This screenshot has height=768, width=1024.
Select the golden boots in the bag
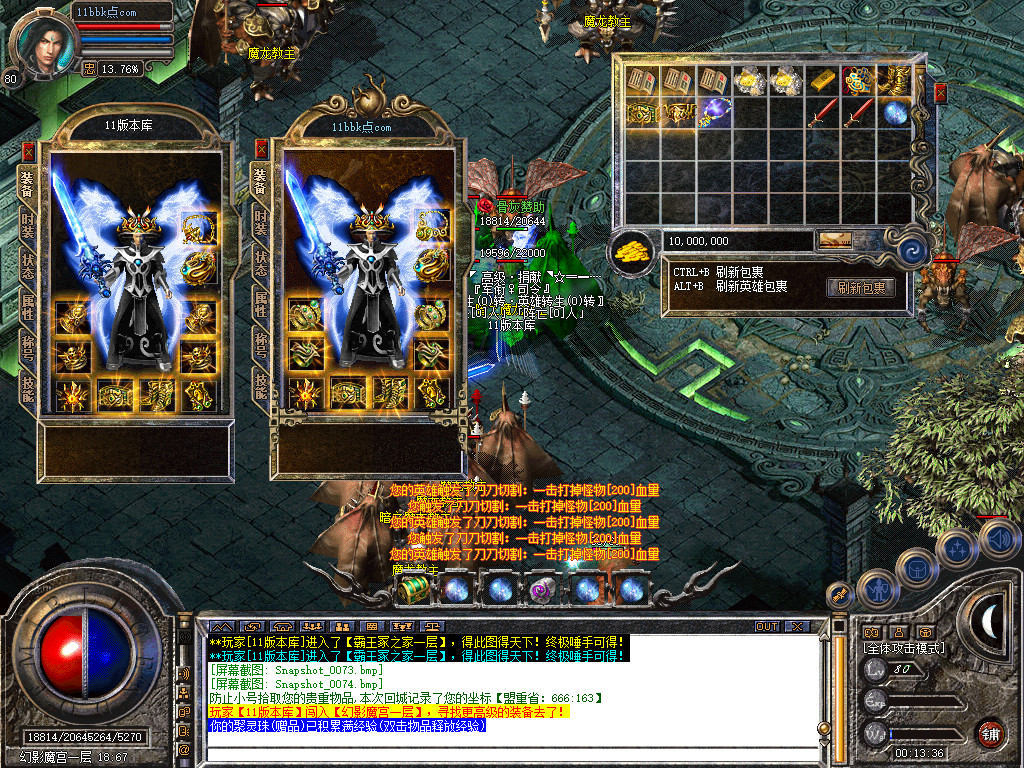[894, 80]
